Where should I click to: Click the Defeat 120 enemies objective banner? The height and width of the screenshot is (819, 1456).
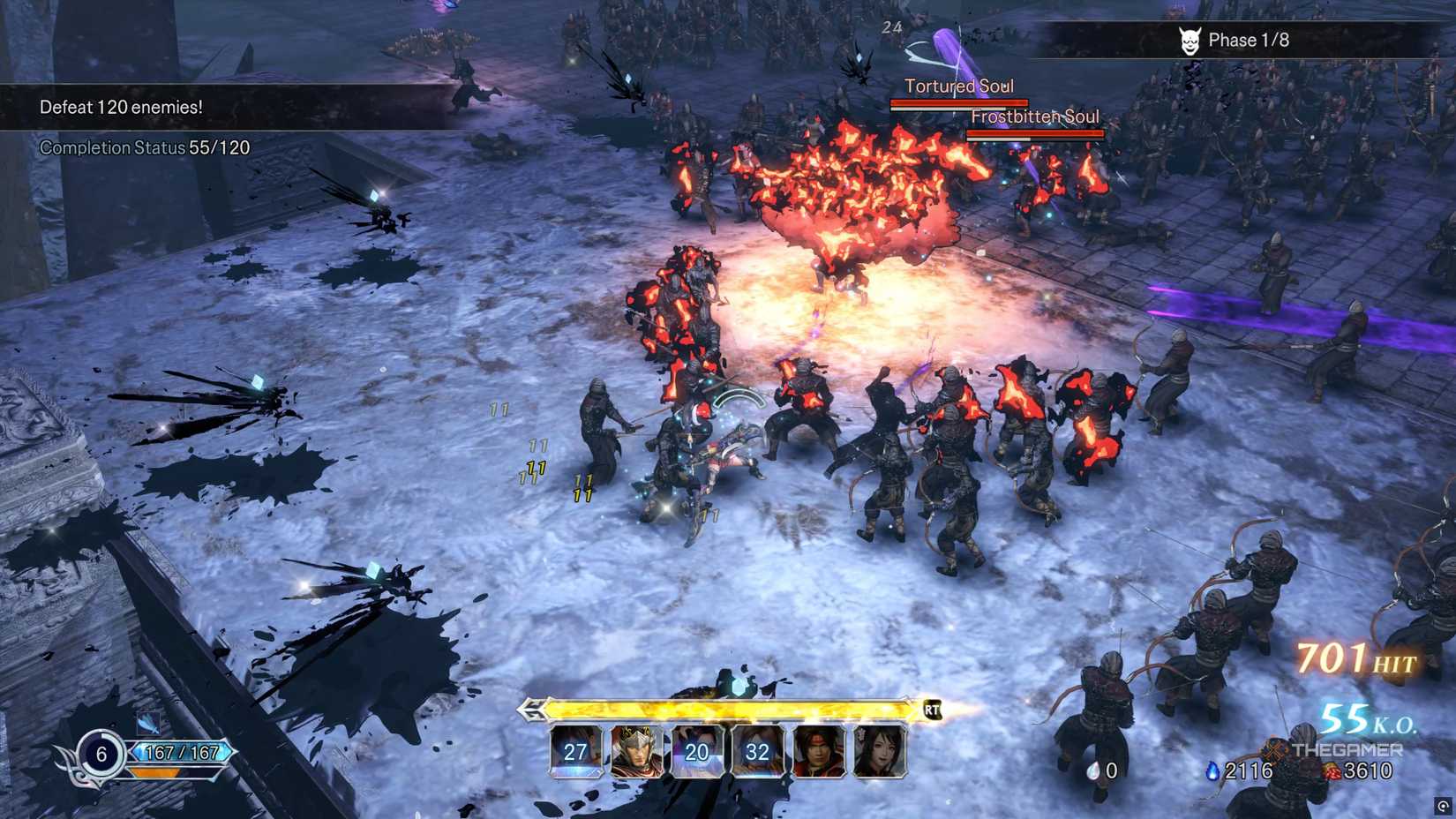tap(121, 107)
